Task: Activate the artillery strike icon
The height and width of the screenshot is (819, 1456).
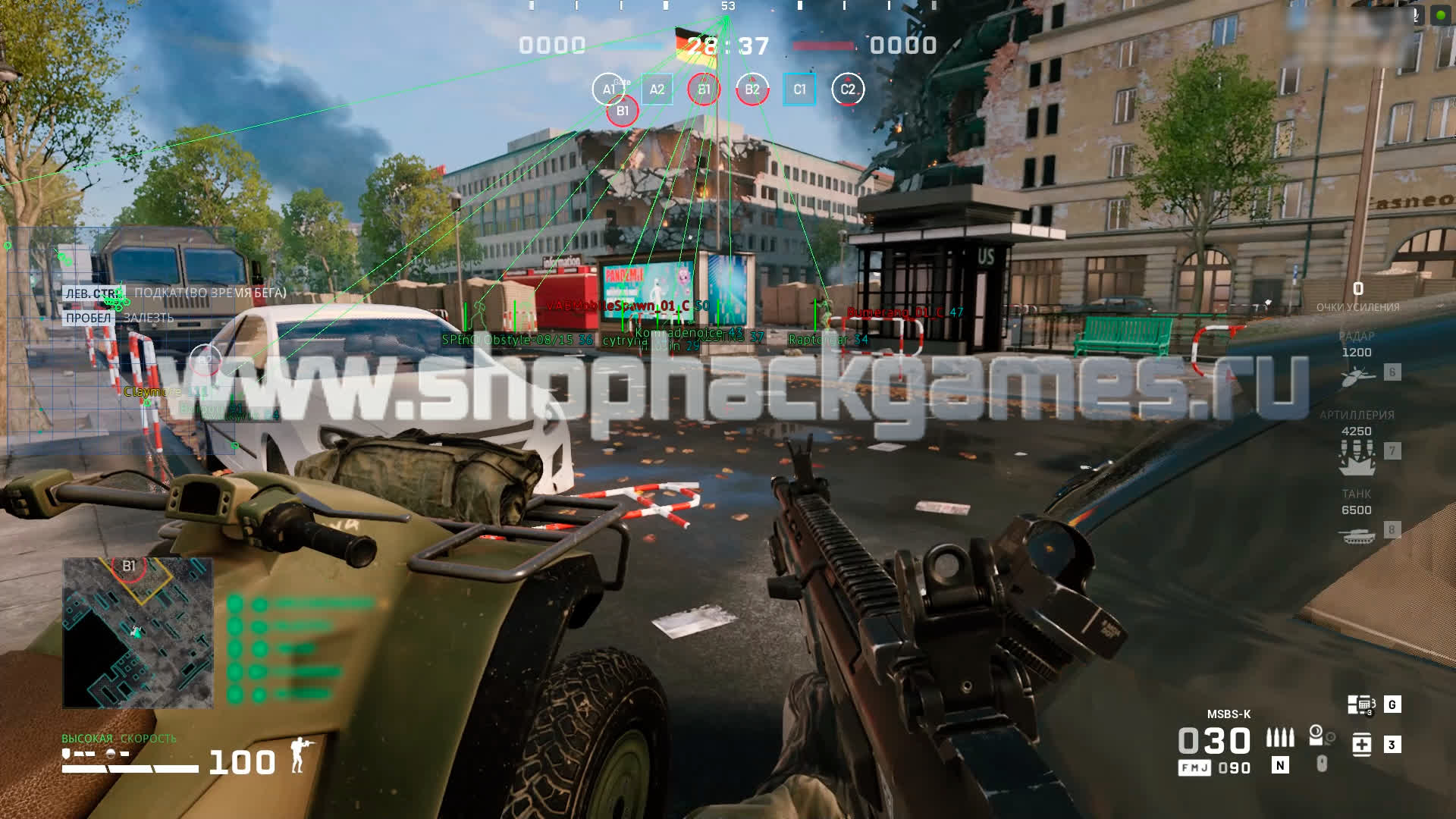Action: (x=1357, y=455)
